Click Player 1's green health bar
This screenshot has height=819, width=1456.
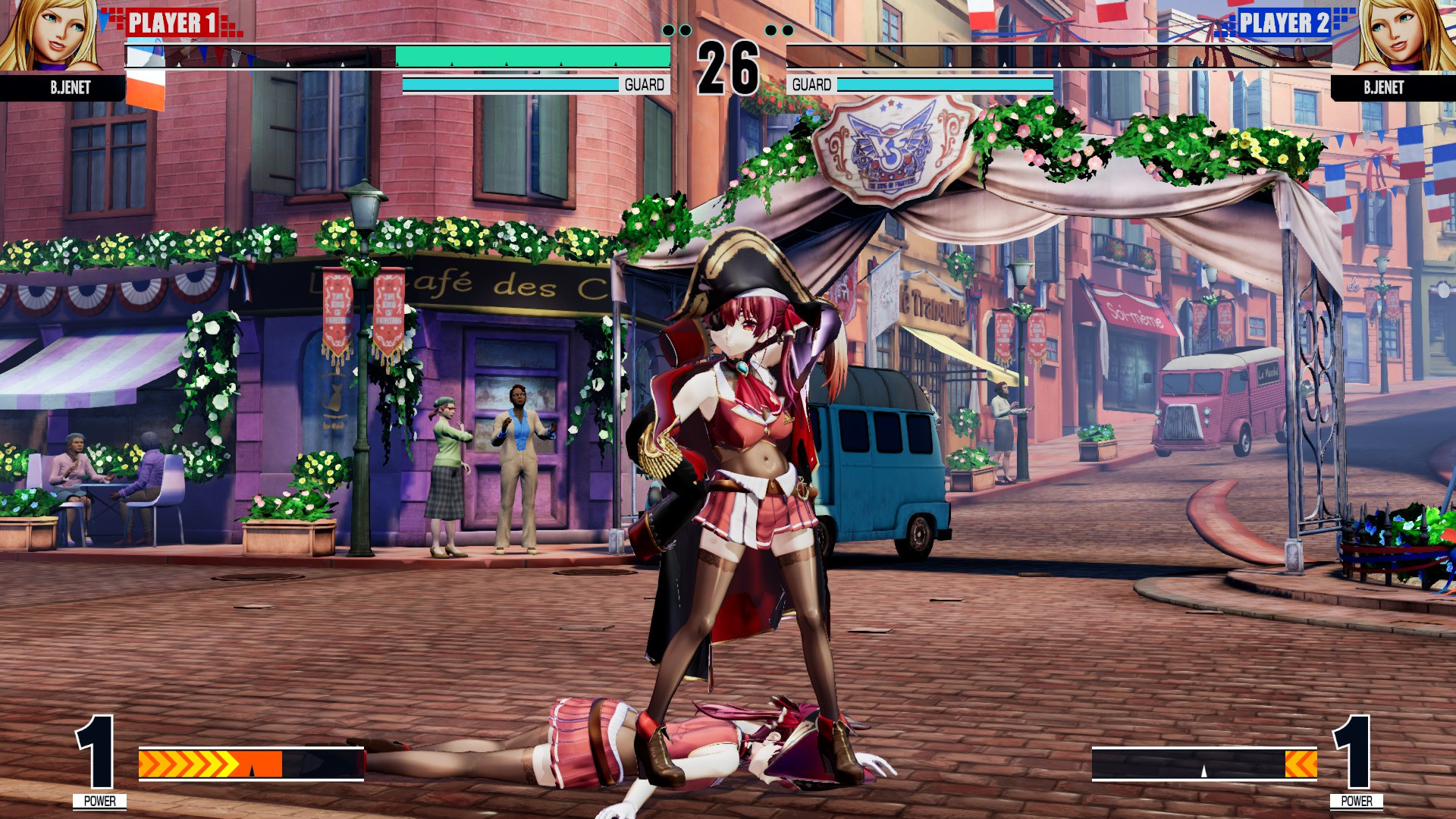531,56
